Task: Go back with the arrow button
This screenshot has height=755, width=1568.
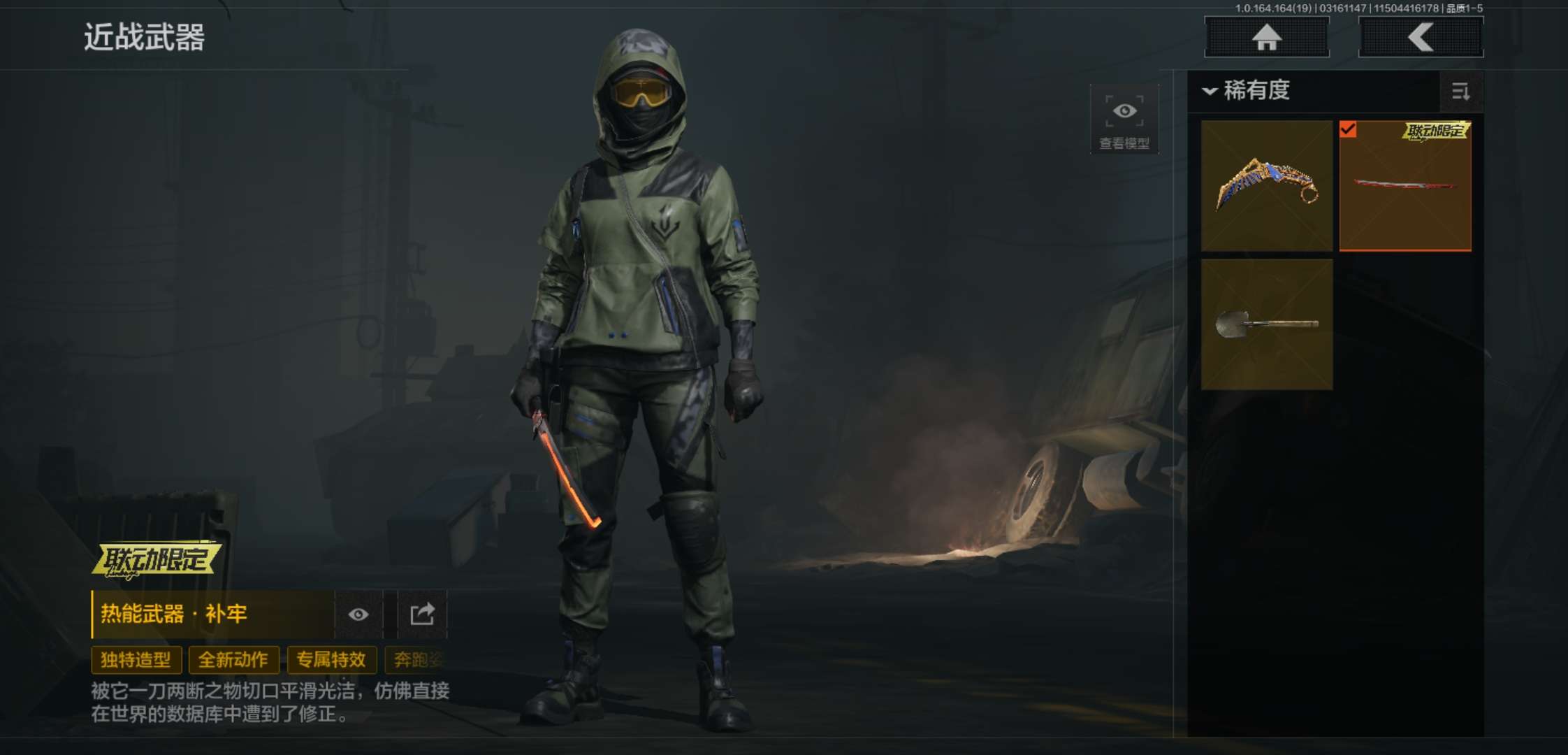Action: (x=1421, y=37)
